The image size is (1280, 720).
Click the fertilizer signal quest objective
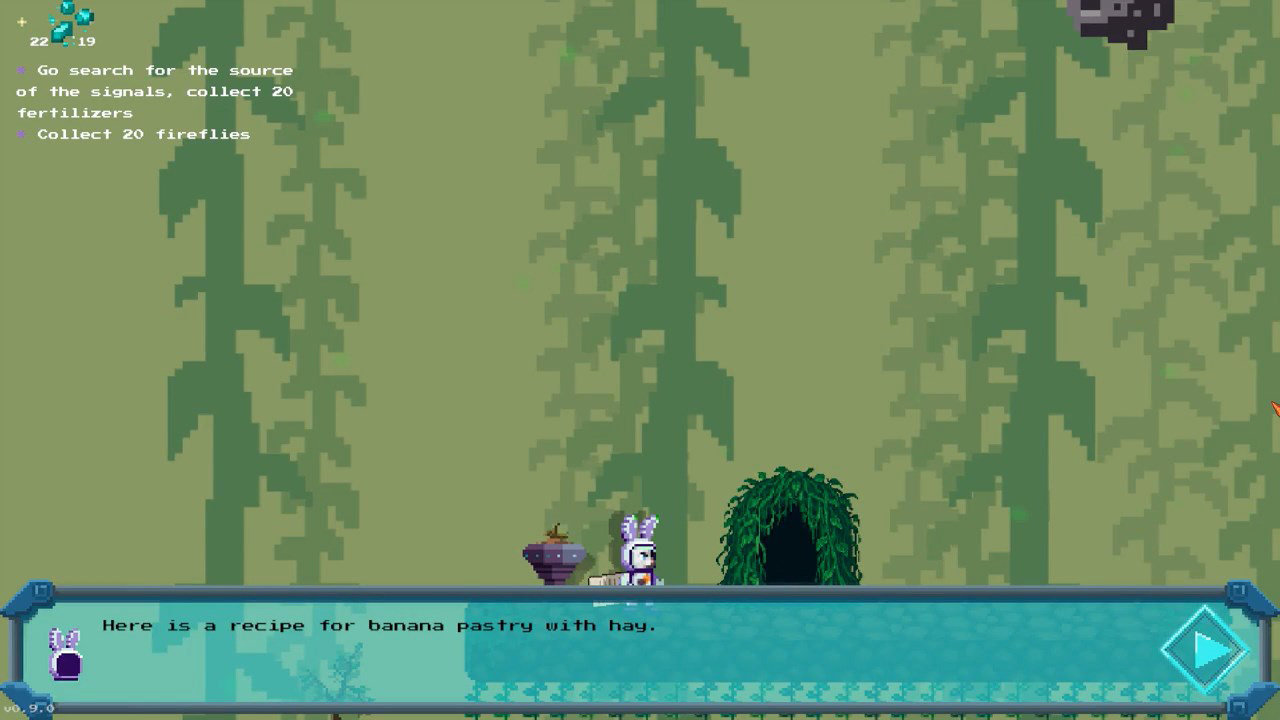coord(155,91)
